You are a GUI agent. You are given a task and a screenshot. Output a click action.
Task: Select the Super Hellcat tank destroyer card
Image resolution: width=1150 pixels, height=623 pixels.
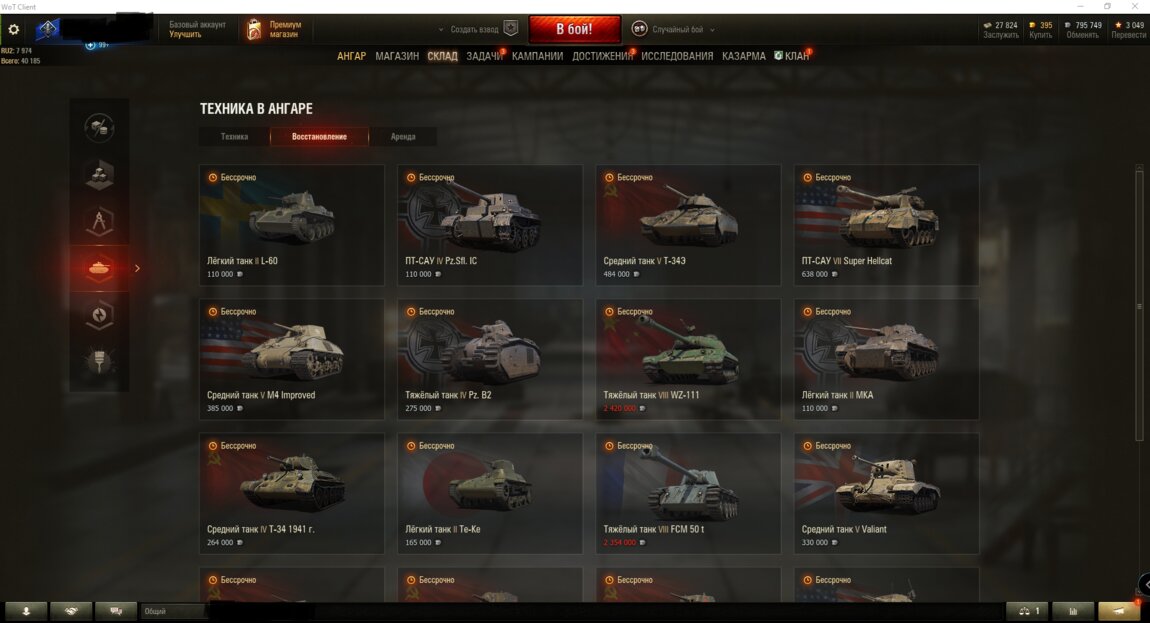886,224
